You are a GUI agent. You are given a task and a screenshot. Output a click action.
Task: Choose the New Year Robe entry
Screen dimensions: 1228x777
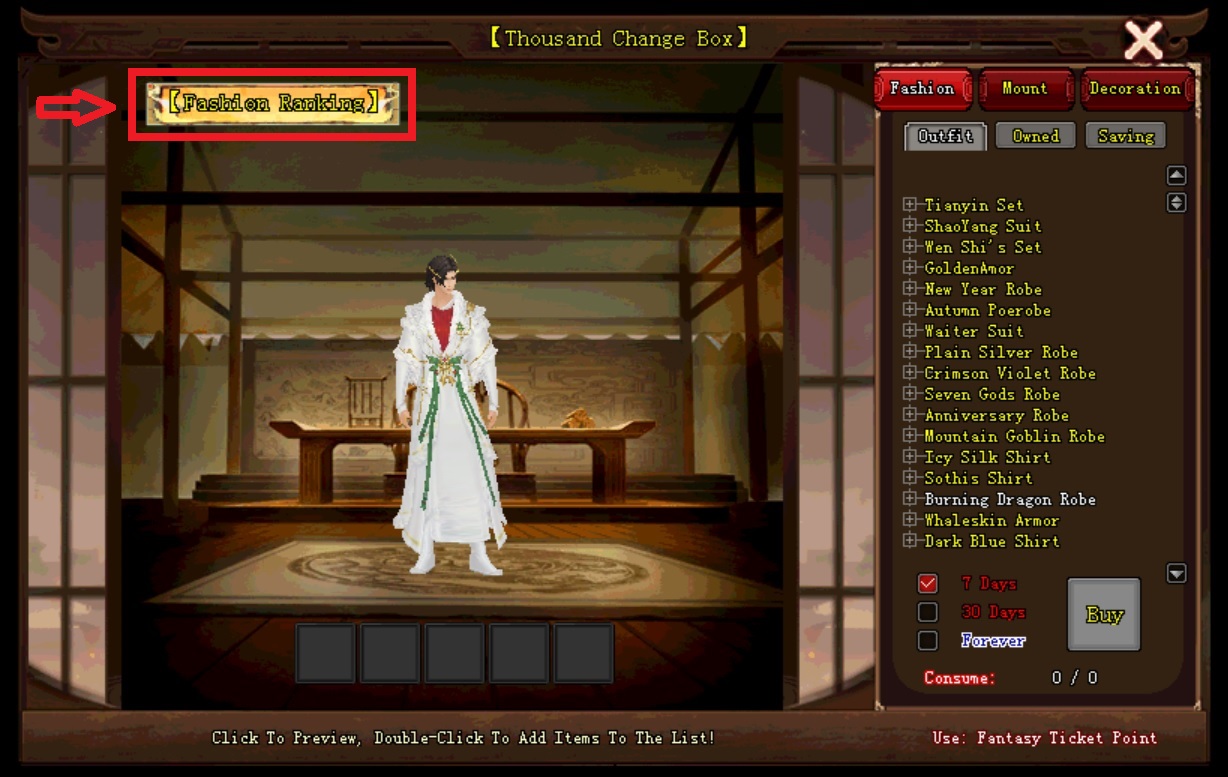pos(982,289)
